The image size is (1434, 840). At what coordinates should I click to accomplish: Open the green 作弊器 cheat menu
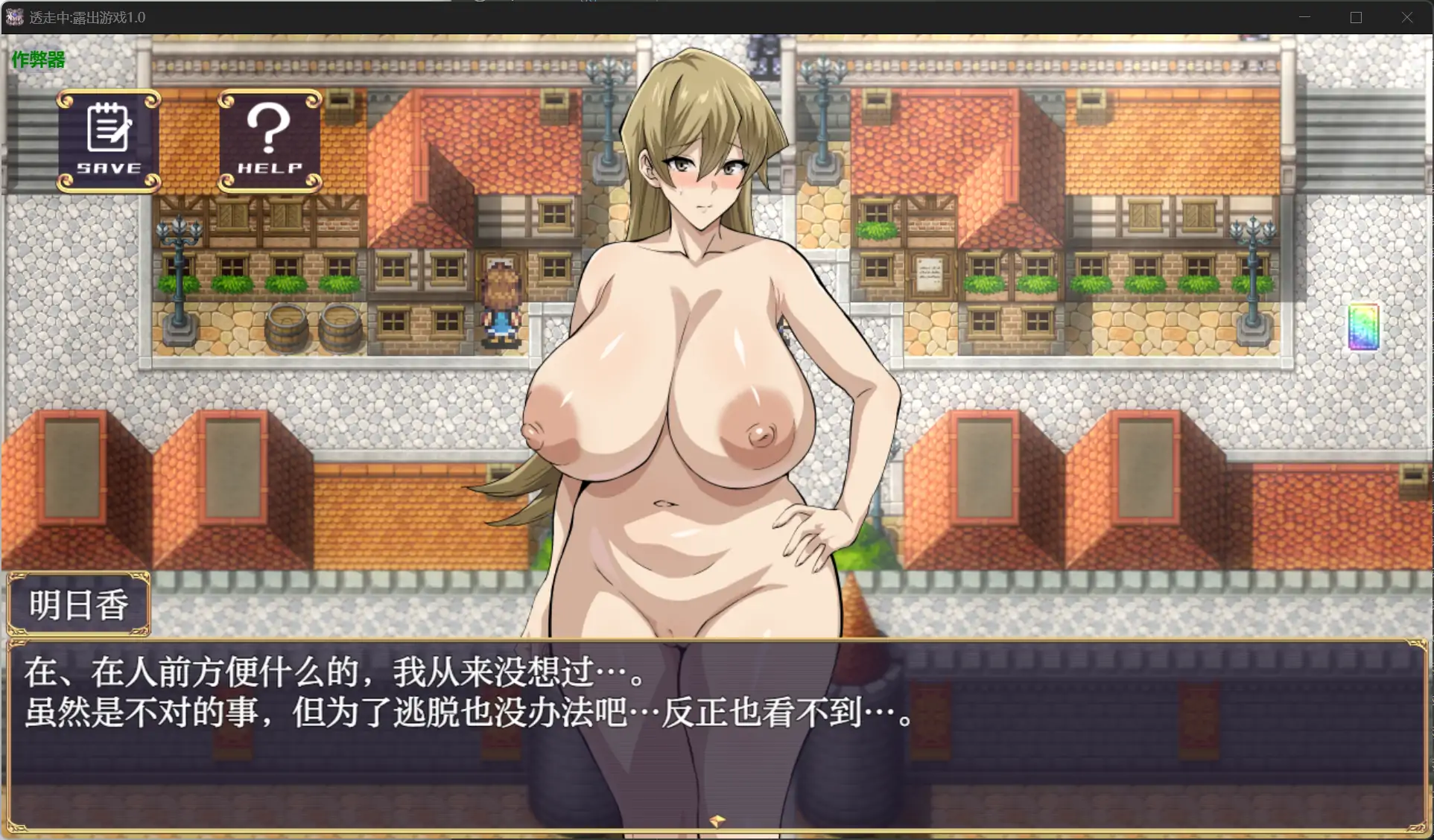tap(38, 60)
